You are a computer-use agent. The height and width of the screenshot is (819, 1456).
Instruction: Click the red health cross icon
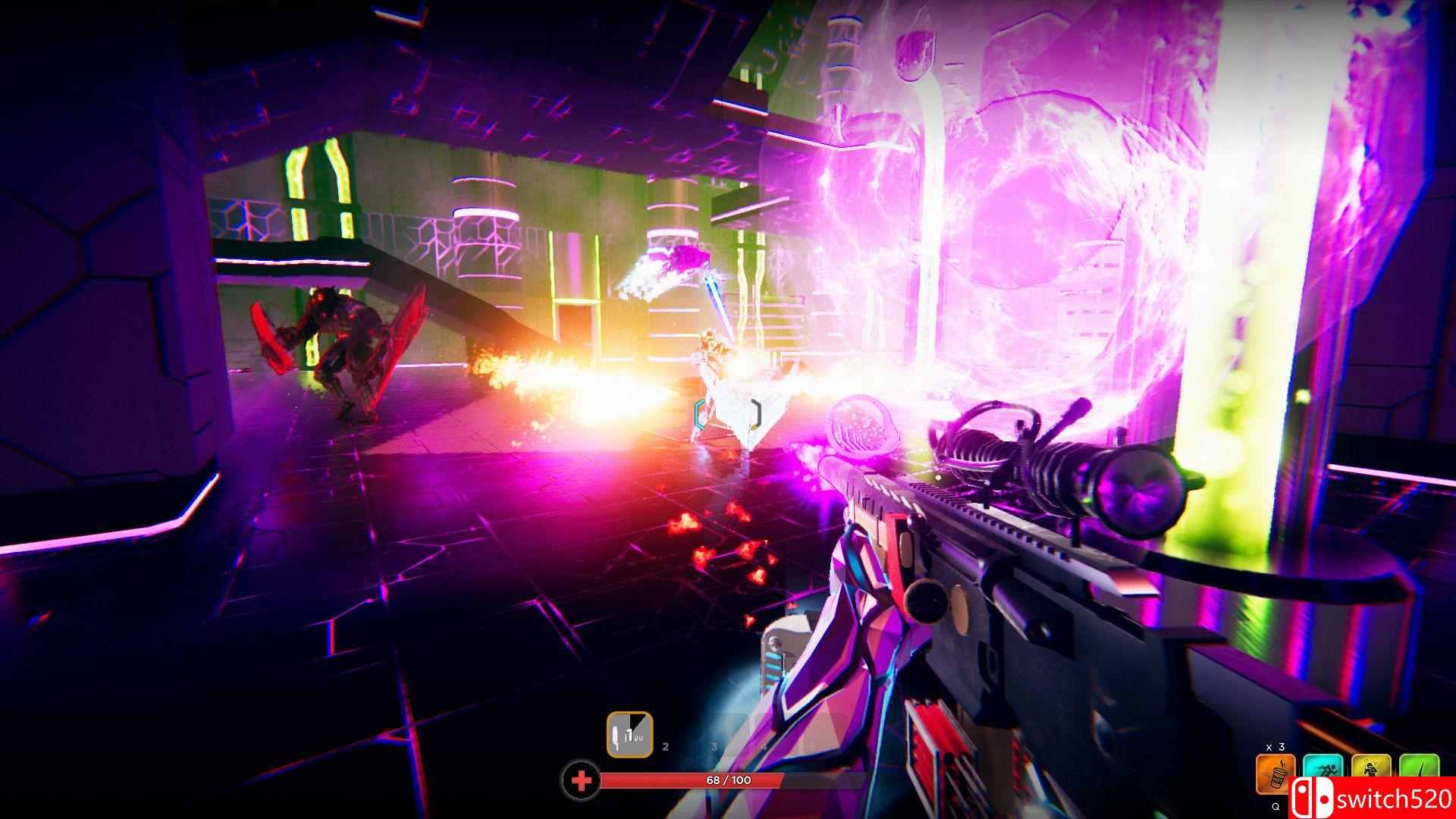[x=582, y=779]
